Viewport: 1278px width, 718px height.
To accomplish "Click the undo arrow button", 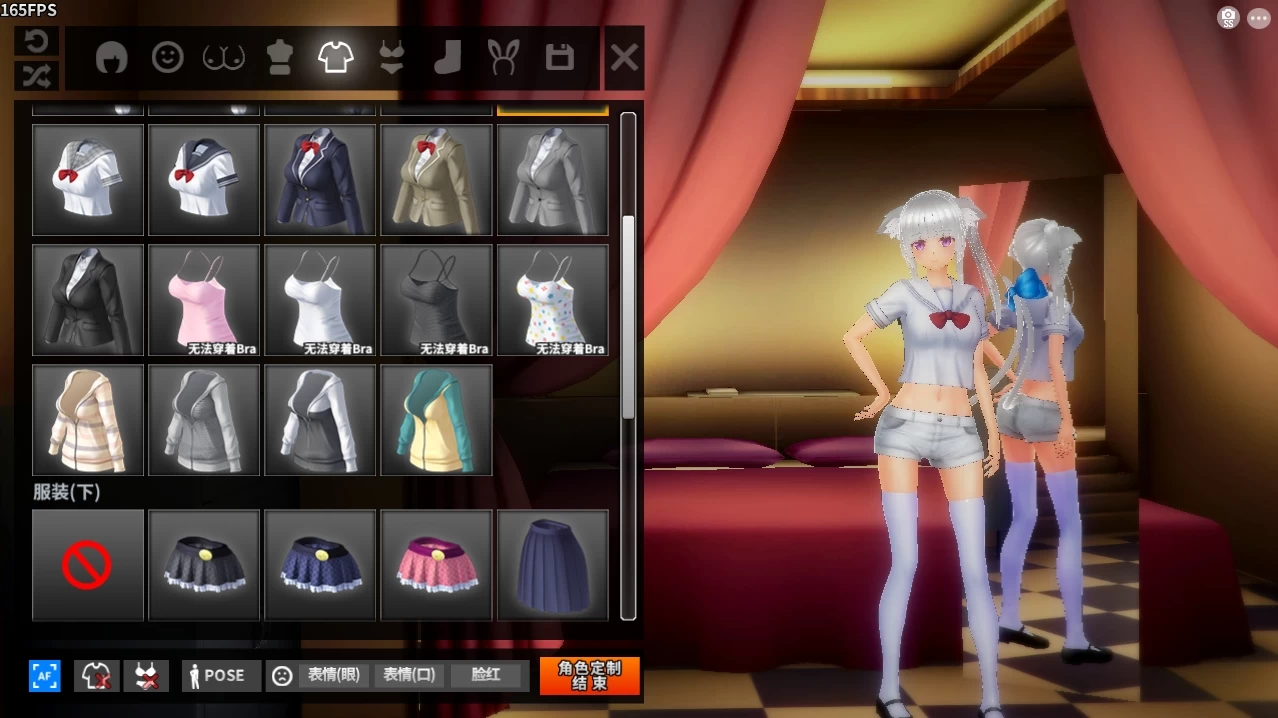I will point(37,42).
